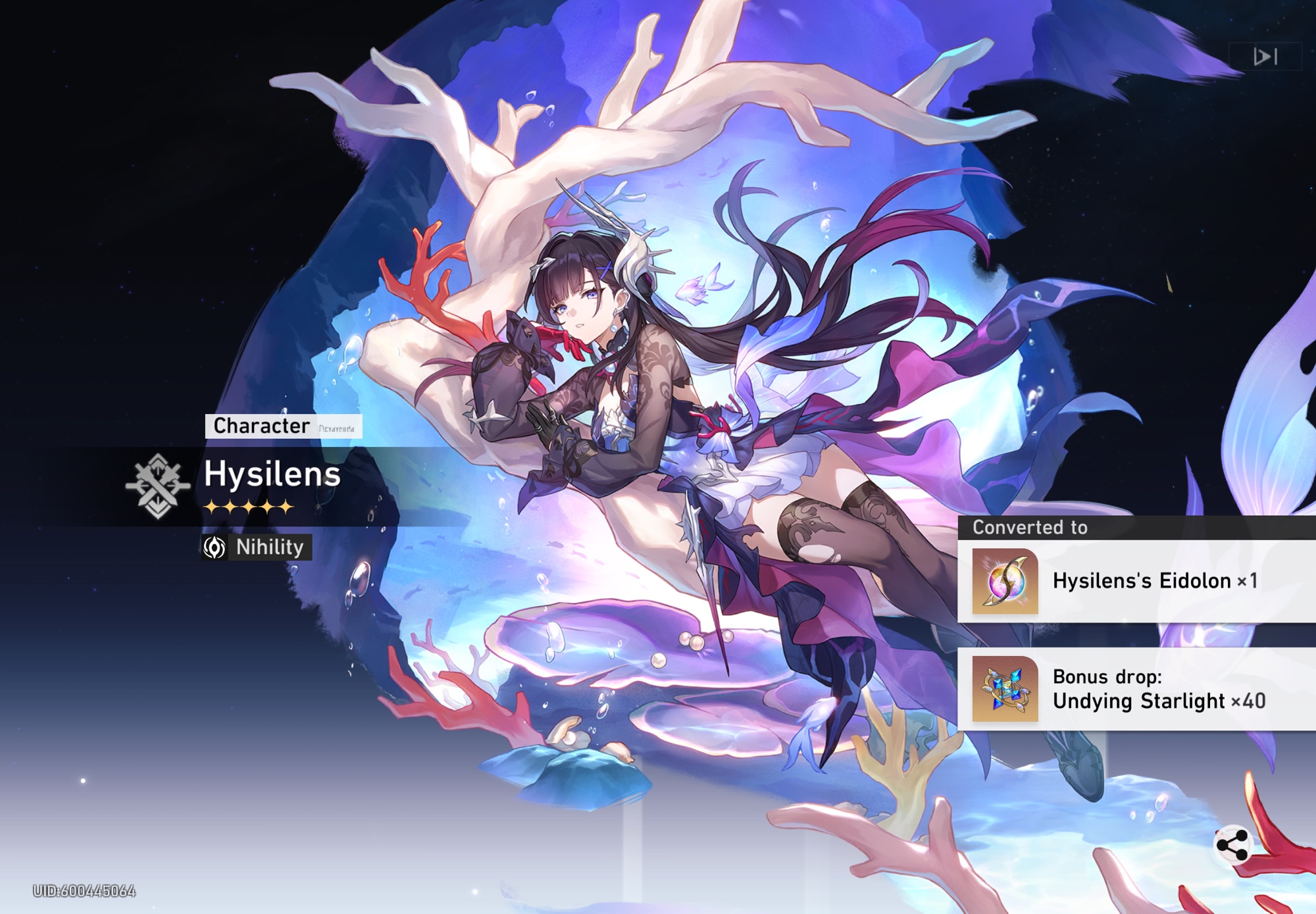Select the Hysilens's Eidolon item icon
The height and width of the screenshot is (914, 1316).
(x=1005, y=581)
